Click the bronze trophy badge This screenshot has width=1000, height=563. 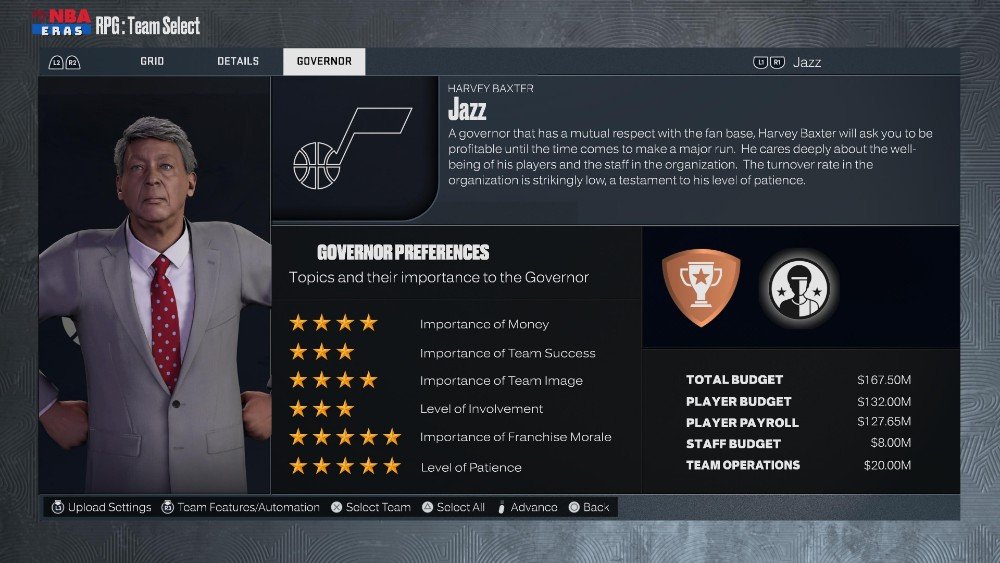tap(701, 287)
